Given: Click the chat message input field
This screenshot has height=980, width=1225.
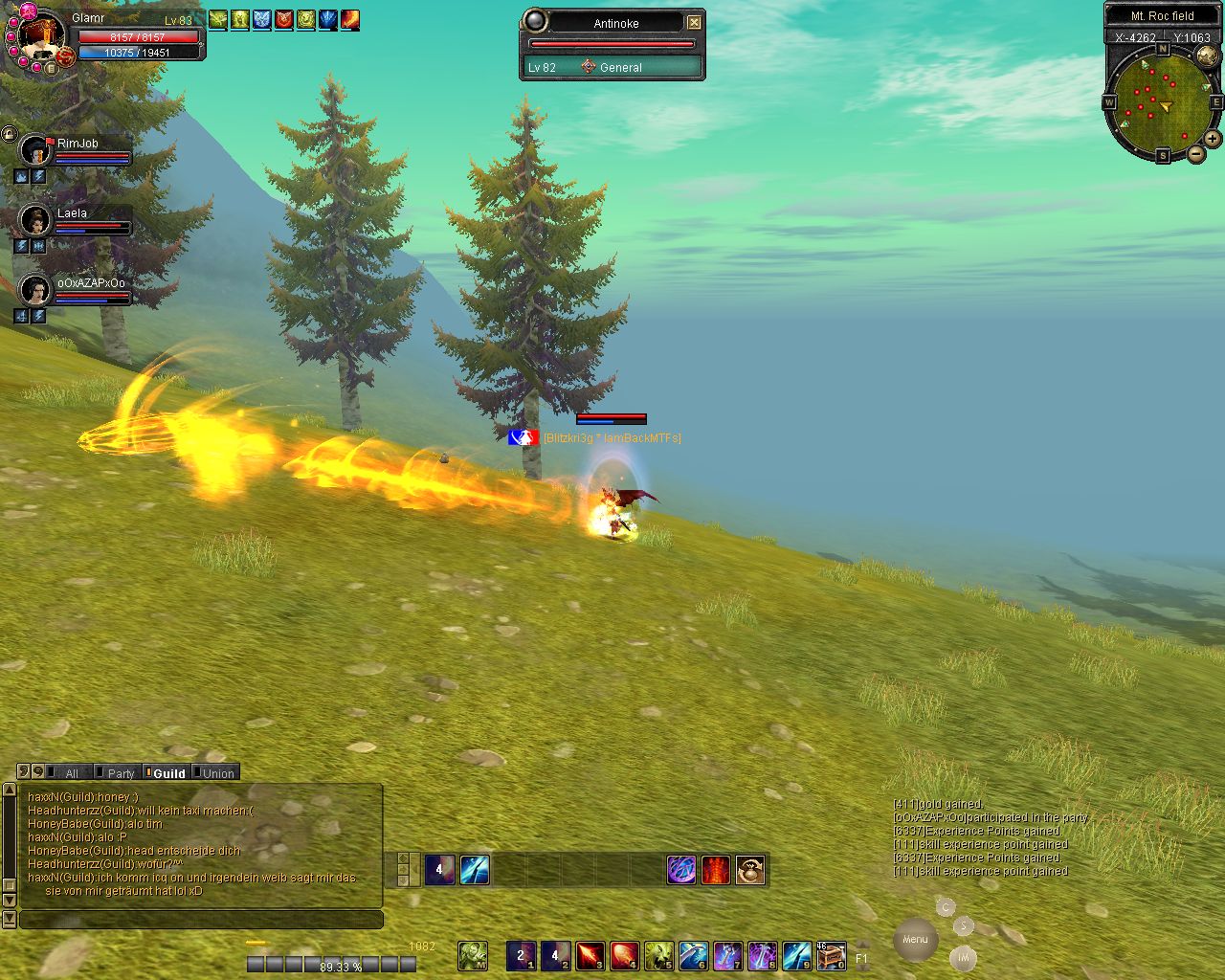Looking at the screenshot, I should tap(201, 920).
